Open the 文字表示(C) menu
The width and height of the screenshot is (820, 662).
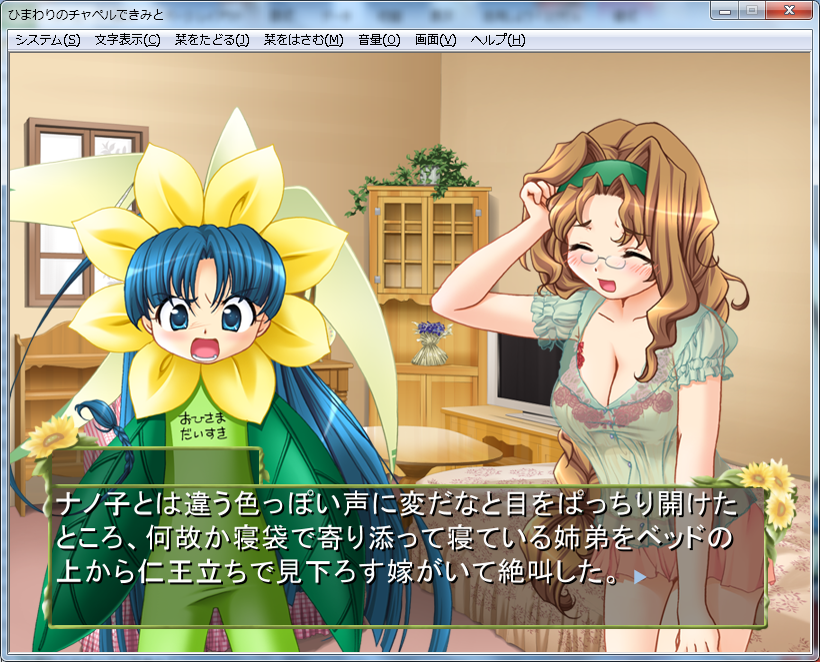click(x=127, y=40)
